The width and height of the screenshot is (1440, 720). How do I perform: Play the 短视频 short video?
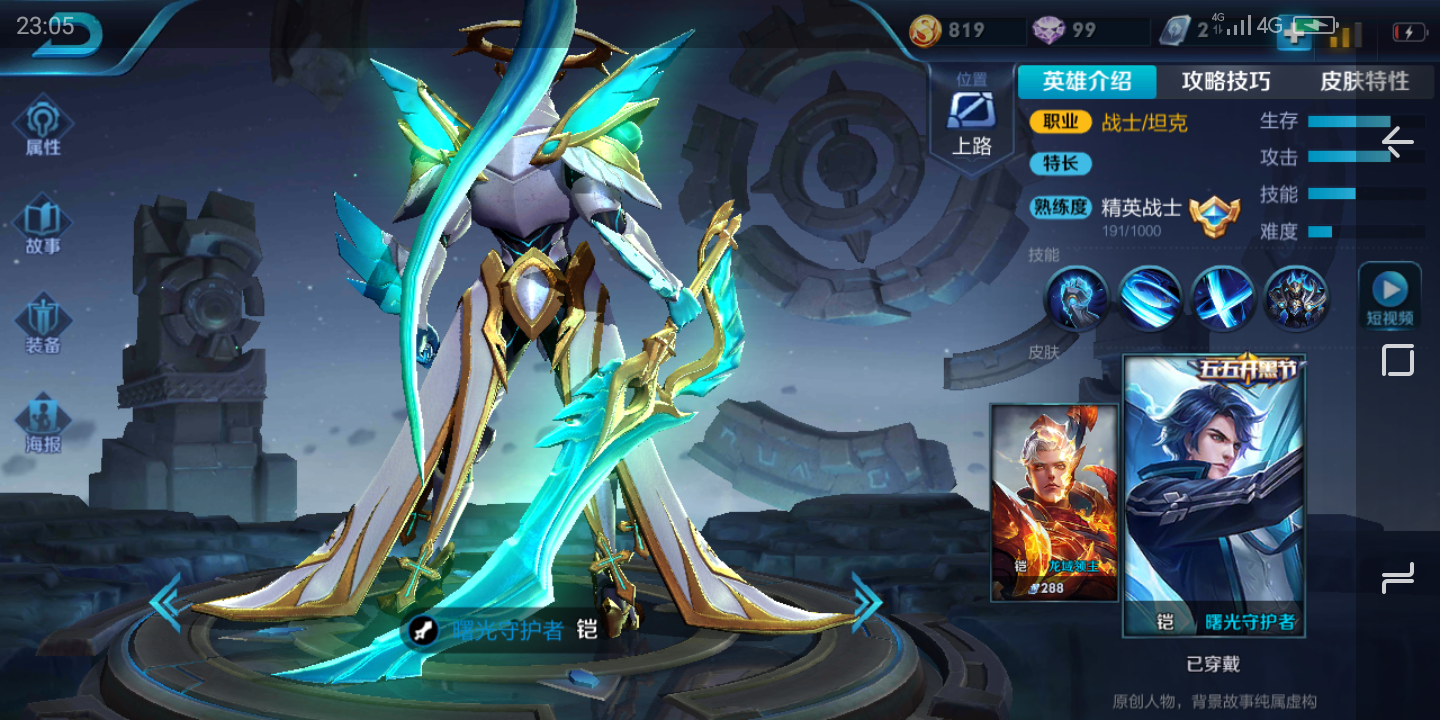pyautogui.click(x=1389, y=298)
